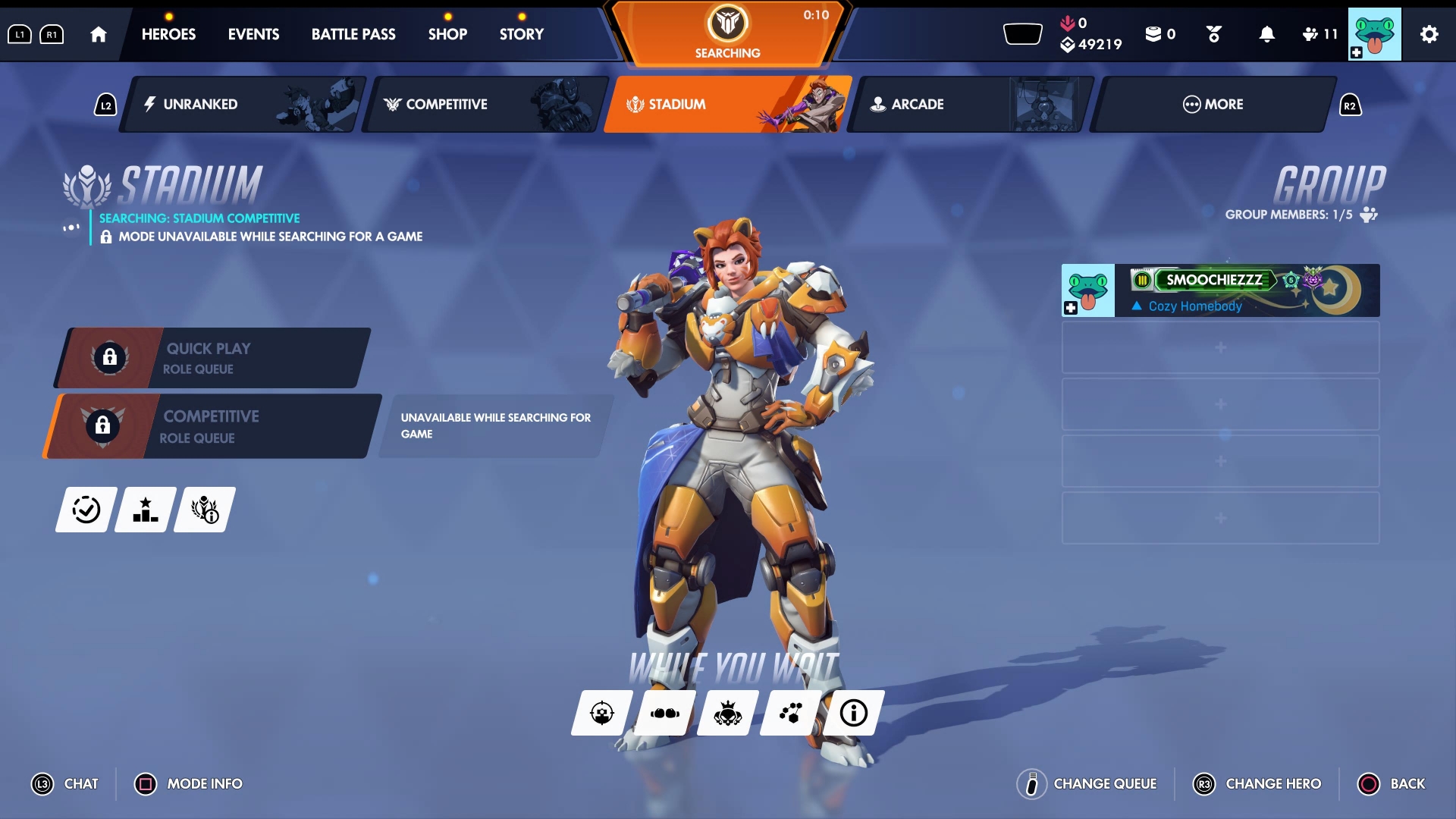
Task: Visit the Shop
Action: point(447,34)
